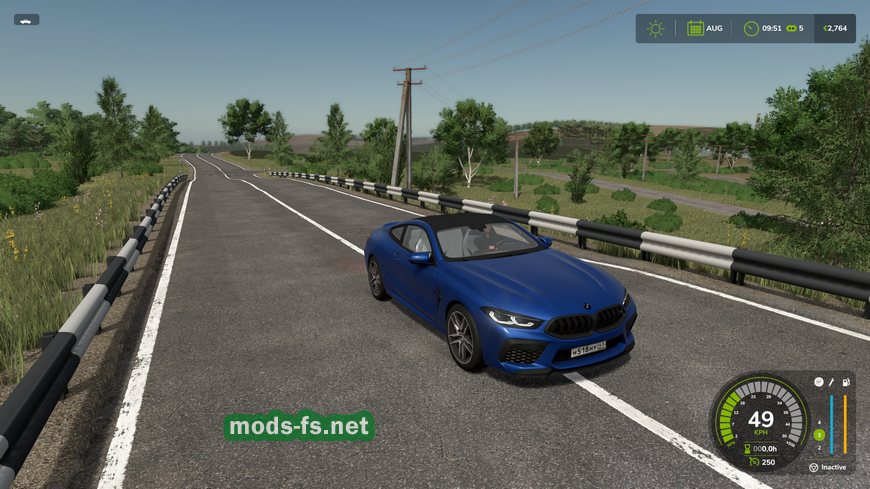Open the mods-fs.net watermark link
Viewport: 870px width, 489px height.
point(299,427)
